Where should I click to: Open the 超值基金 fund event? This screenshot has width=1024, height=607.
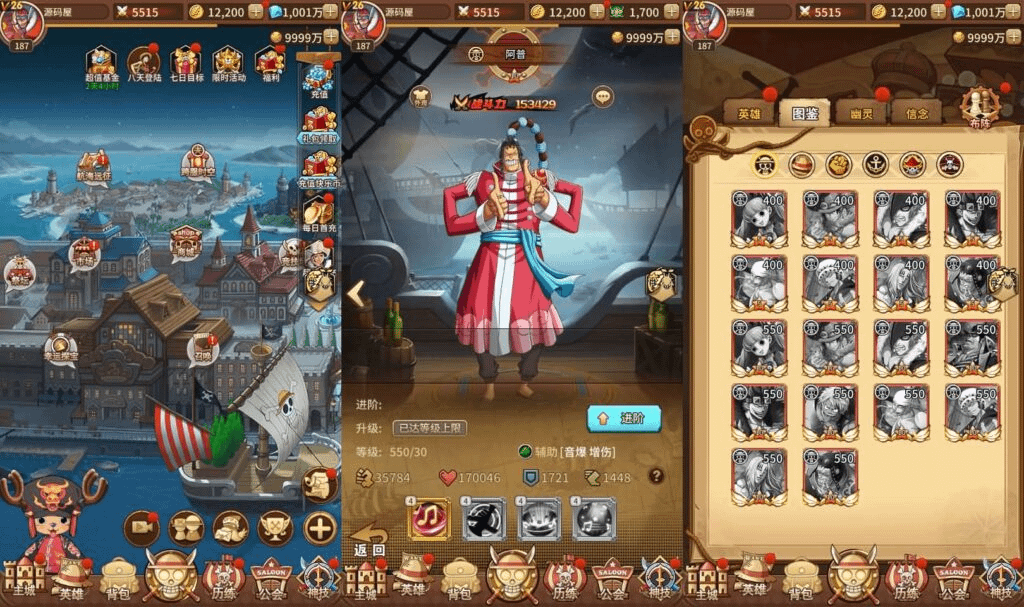(x=100, y=65)
